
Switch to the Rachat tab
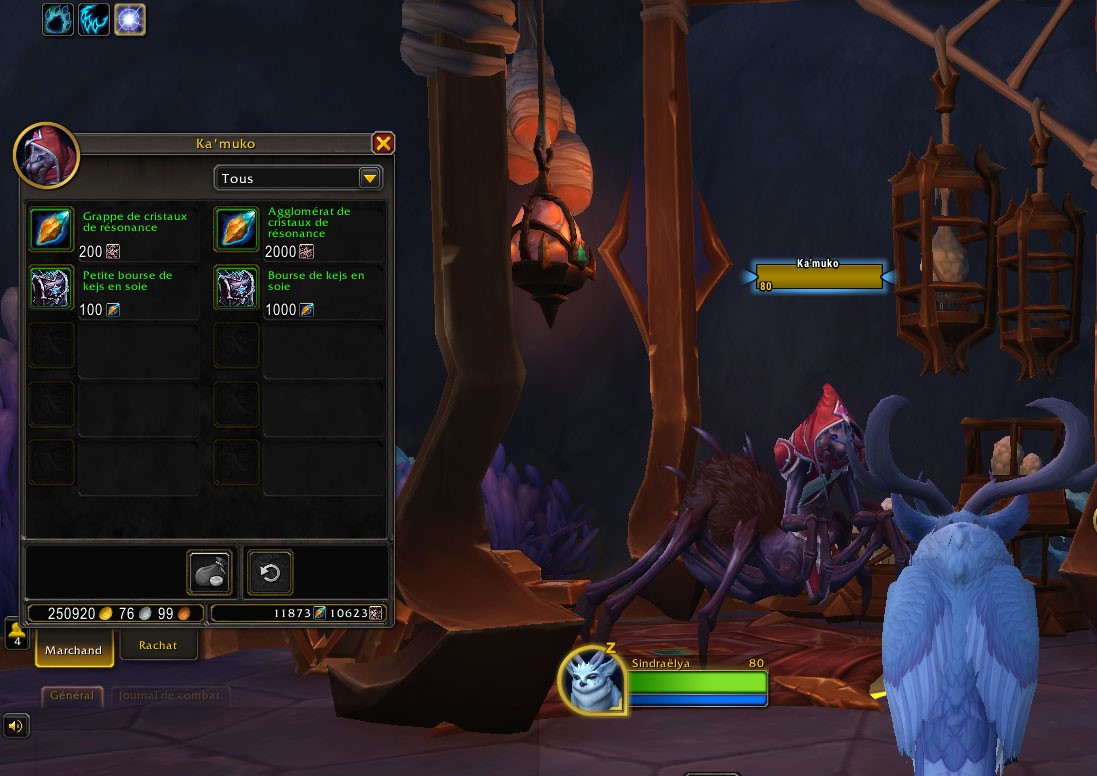pos(158,645)
